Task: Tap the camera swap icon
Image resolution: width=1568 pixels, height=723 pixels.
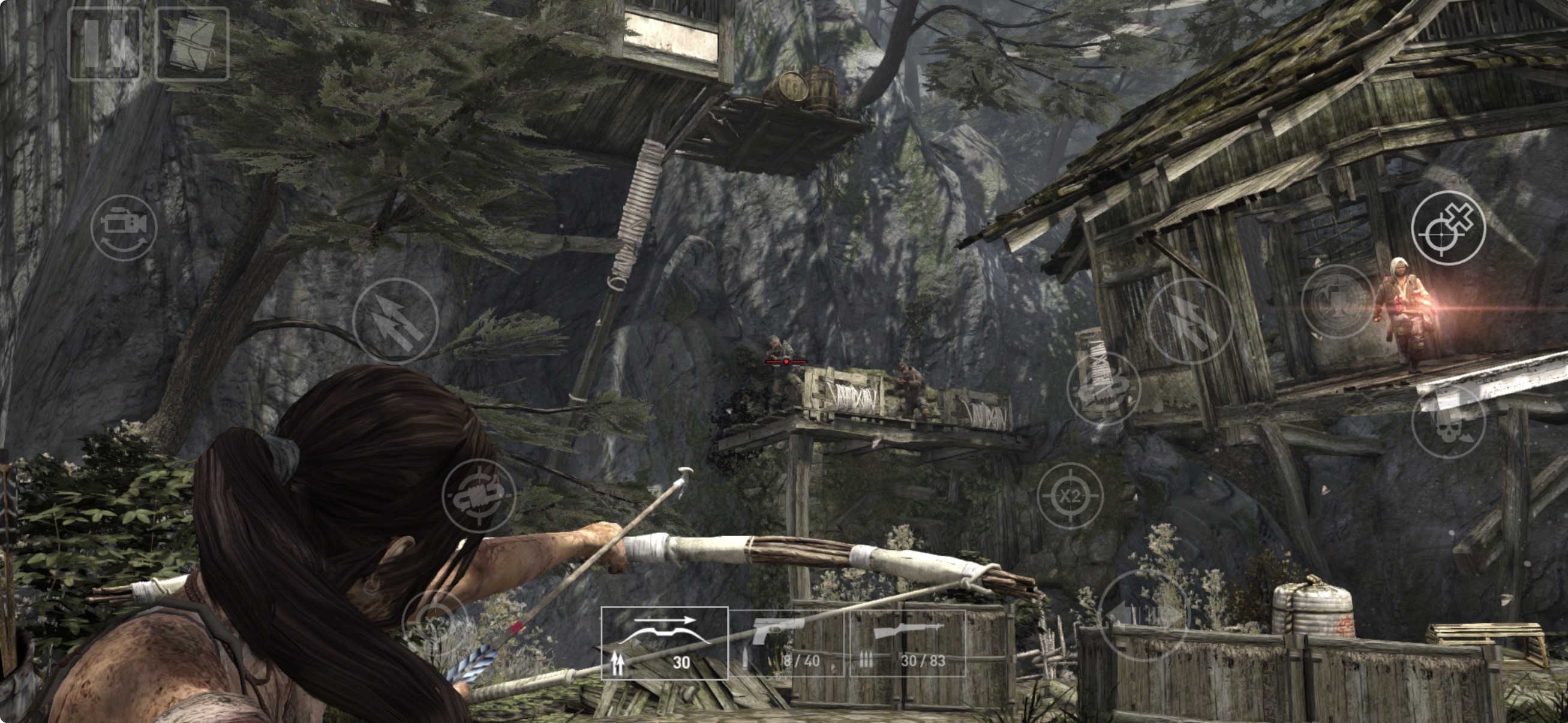Action: click(124, 228)
